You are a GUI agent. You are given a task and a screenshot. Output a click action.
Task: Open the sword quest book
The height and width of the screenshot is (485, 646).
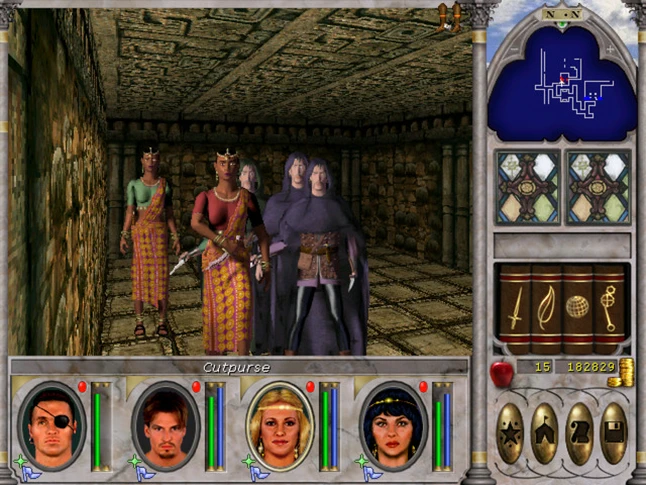(x=514, y=309)
